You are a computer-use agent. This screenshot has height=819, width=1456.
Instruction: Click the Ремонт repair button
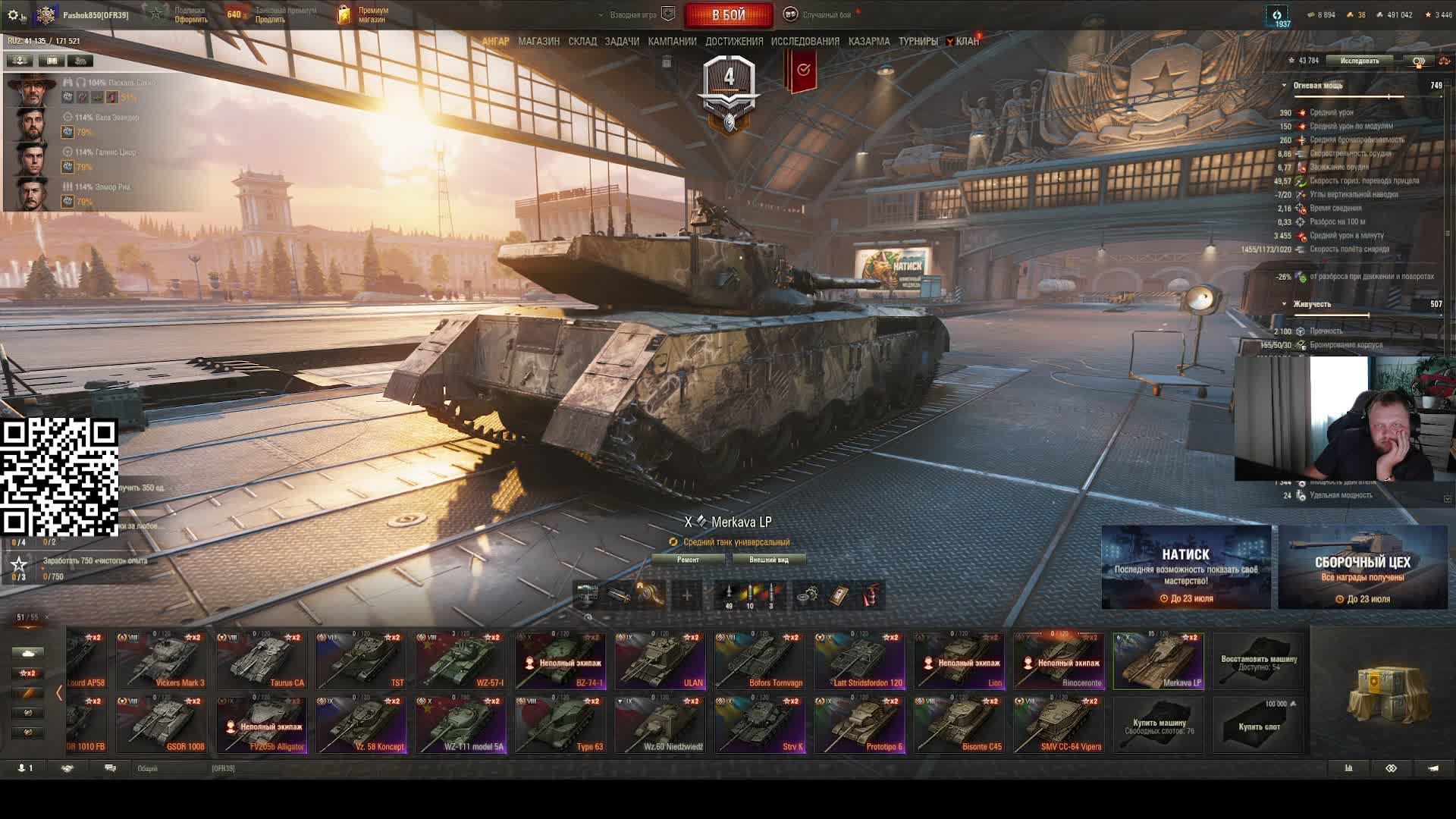(688, 560)
